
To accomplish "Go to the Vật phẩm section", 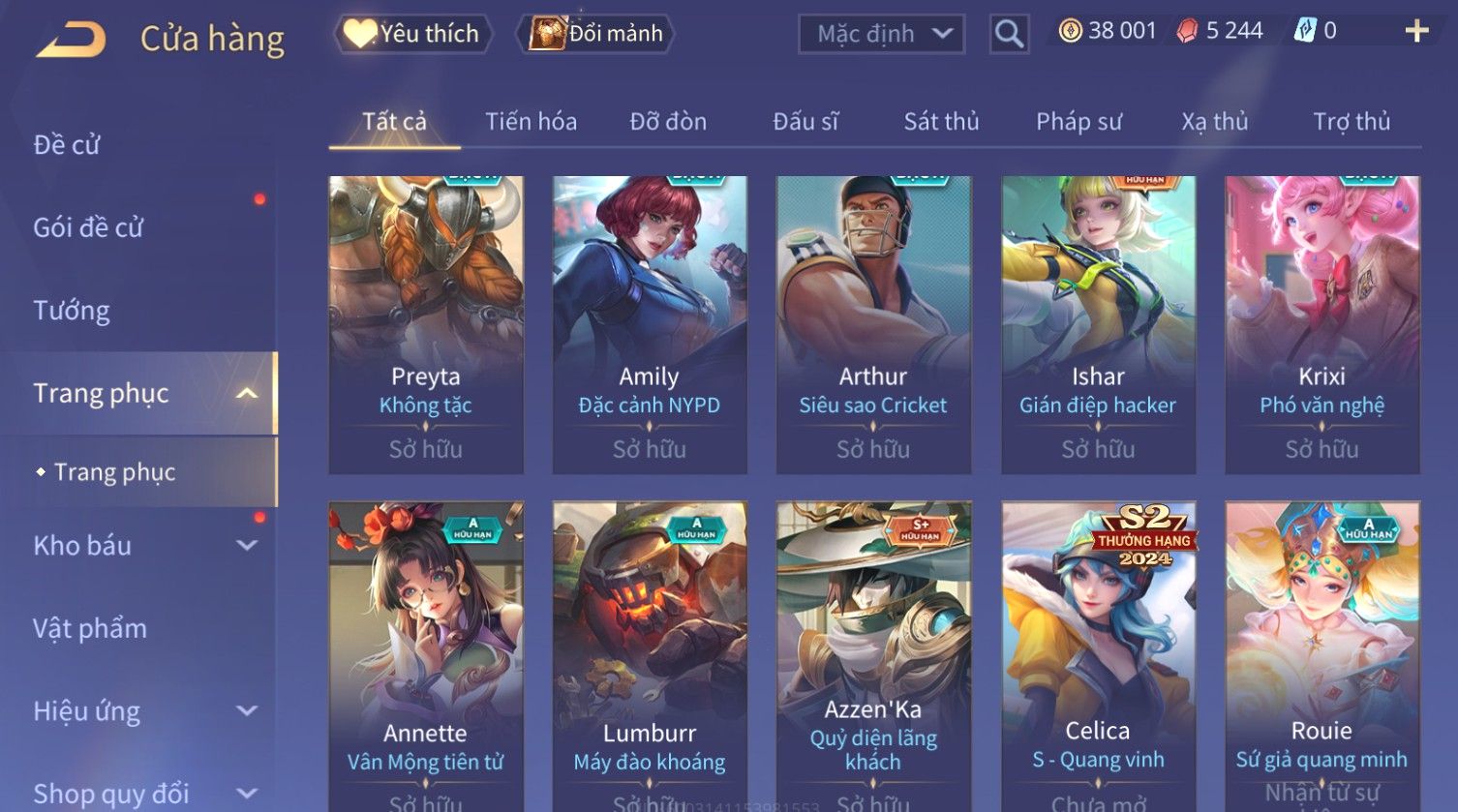I will [x=90, y=629].
